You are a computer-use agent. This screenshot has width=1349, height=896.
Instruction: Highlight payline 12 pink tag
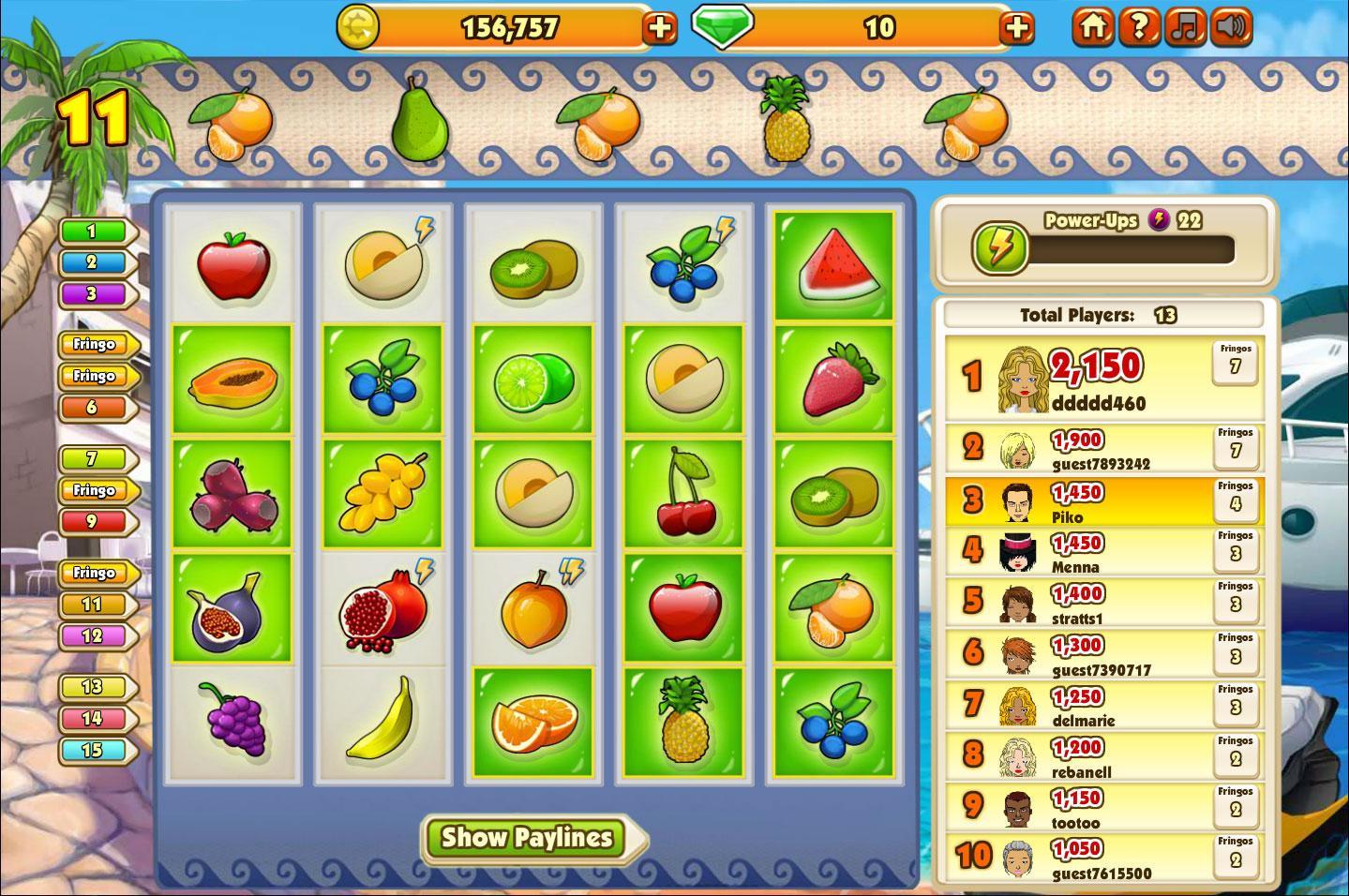coord(92,636)
